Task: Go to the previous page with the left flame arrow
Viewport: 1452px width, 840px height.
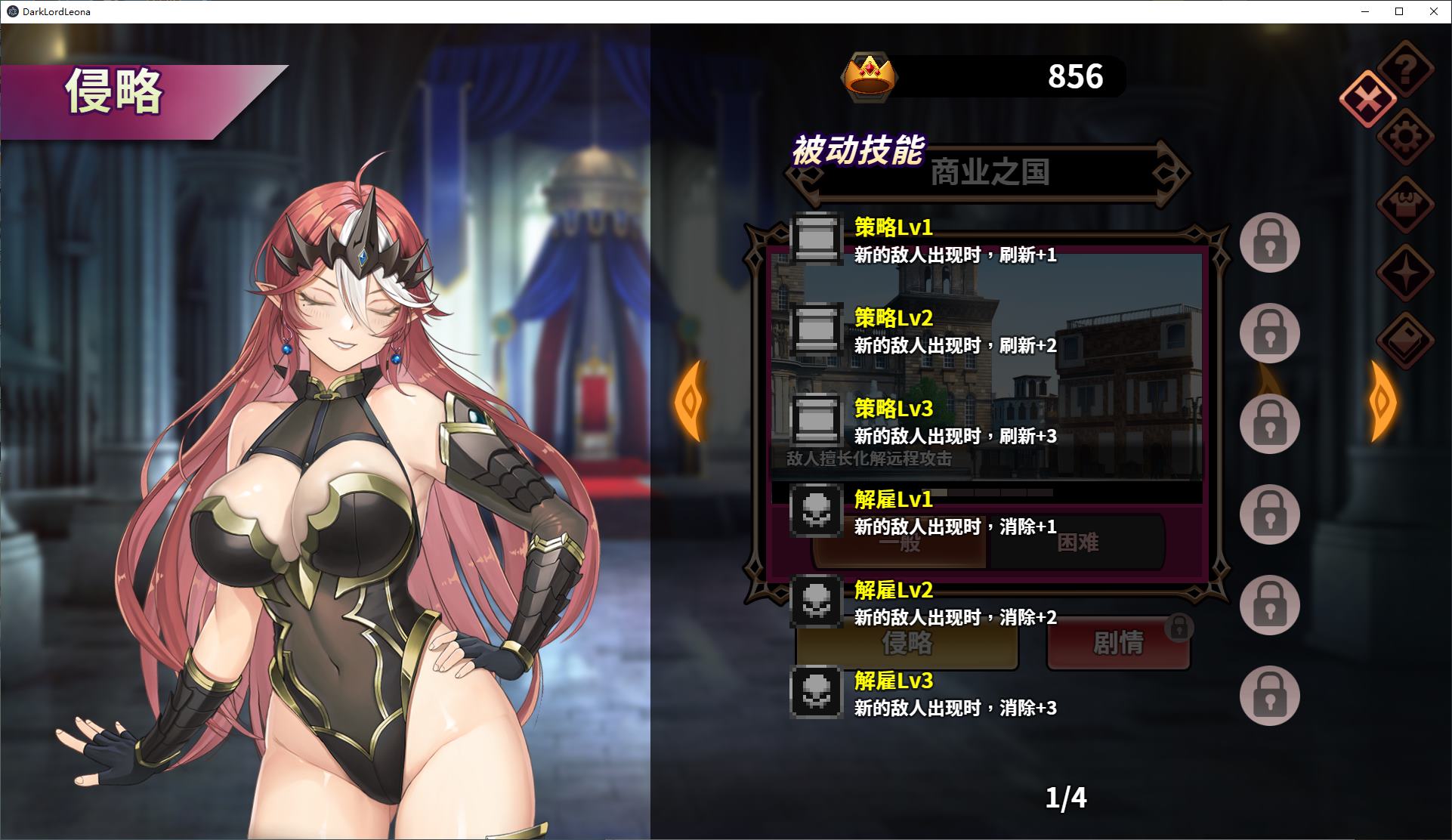Action: (689, 400)
